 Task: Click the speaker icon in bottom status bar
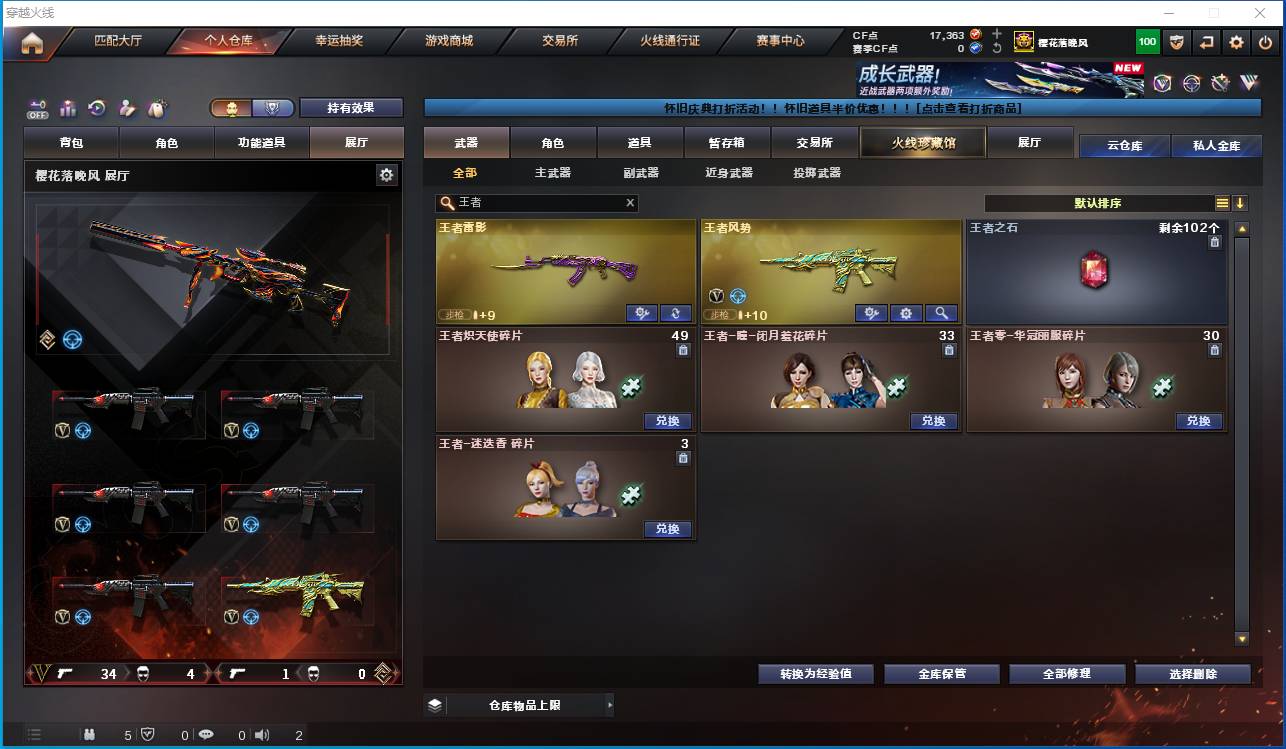[x=262, y=736]
